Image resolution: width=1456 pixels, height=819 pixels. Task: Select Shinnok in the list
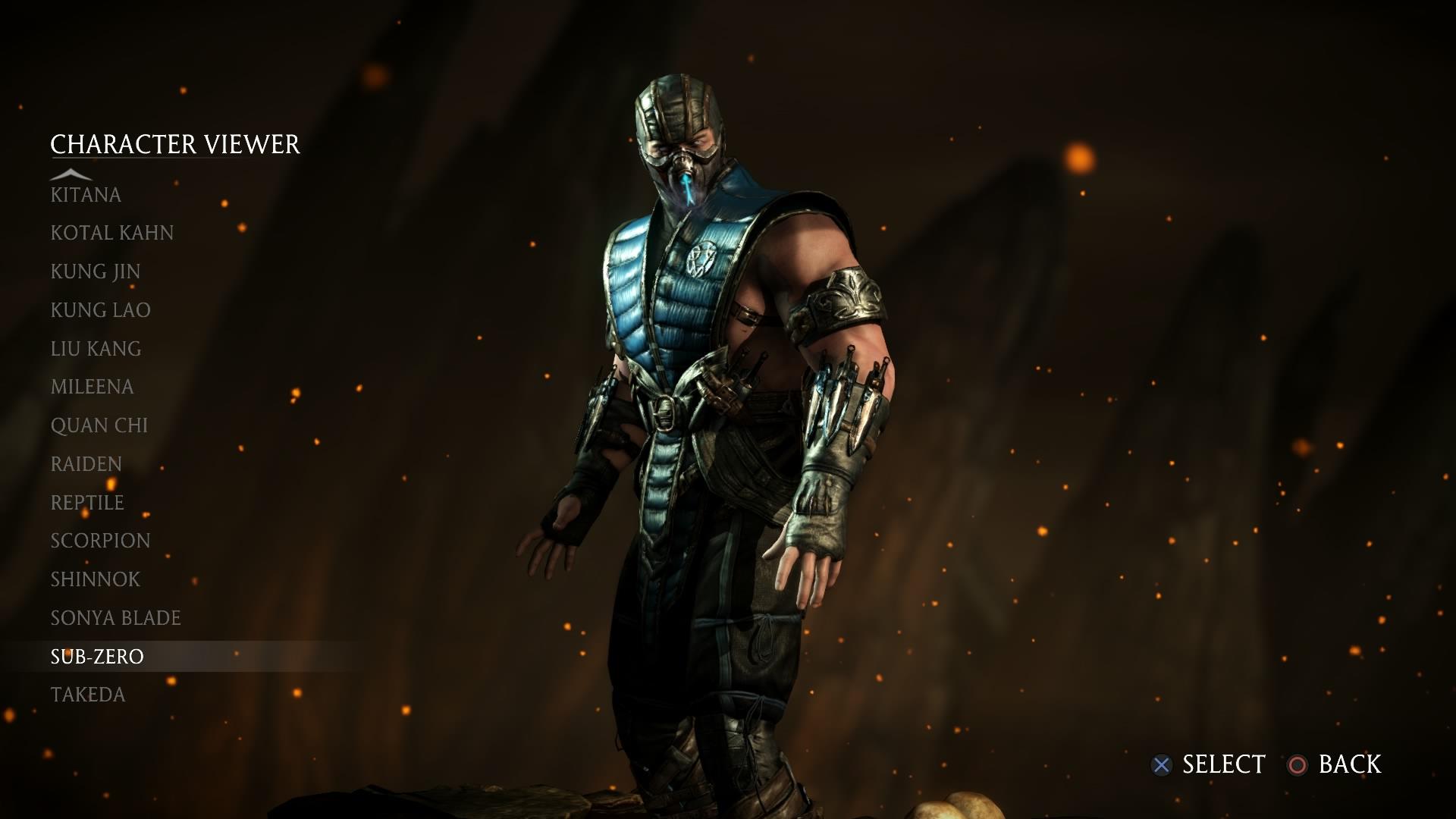click(93, 579)
